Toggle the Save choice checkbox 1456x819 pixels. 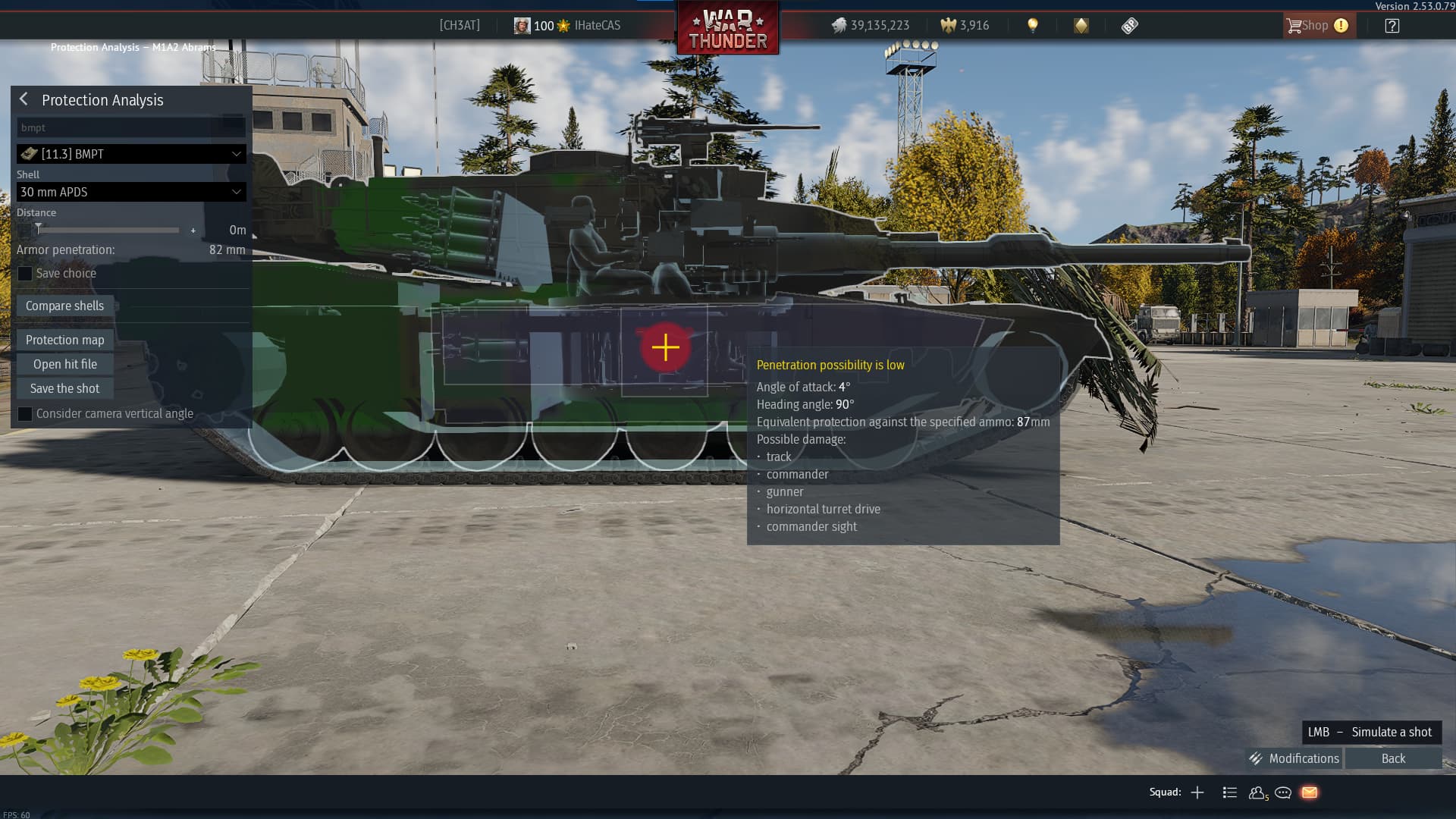pos(25,274)
